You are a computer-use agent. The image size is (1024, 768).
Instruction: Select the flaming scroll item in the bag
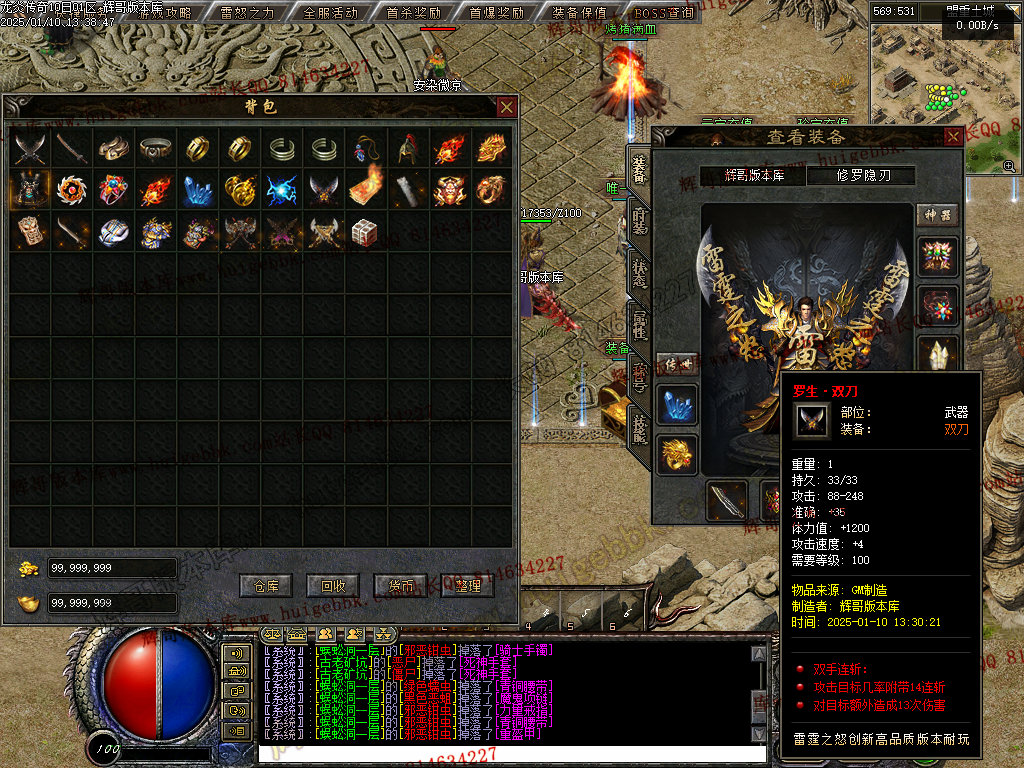pos(365,189)
